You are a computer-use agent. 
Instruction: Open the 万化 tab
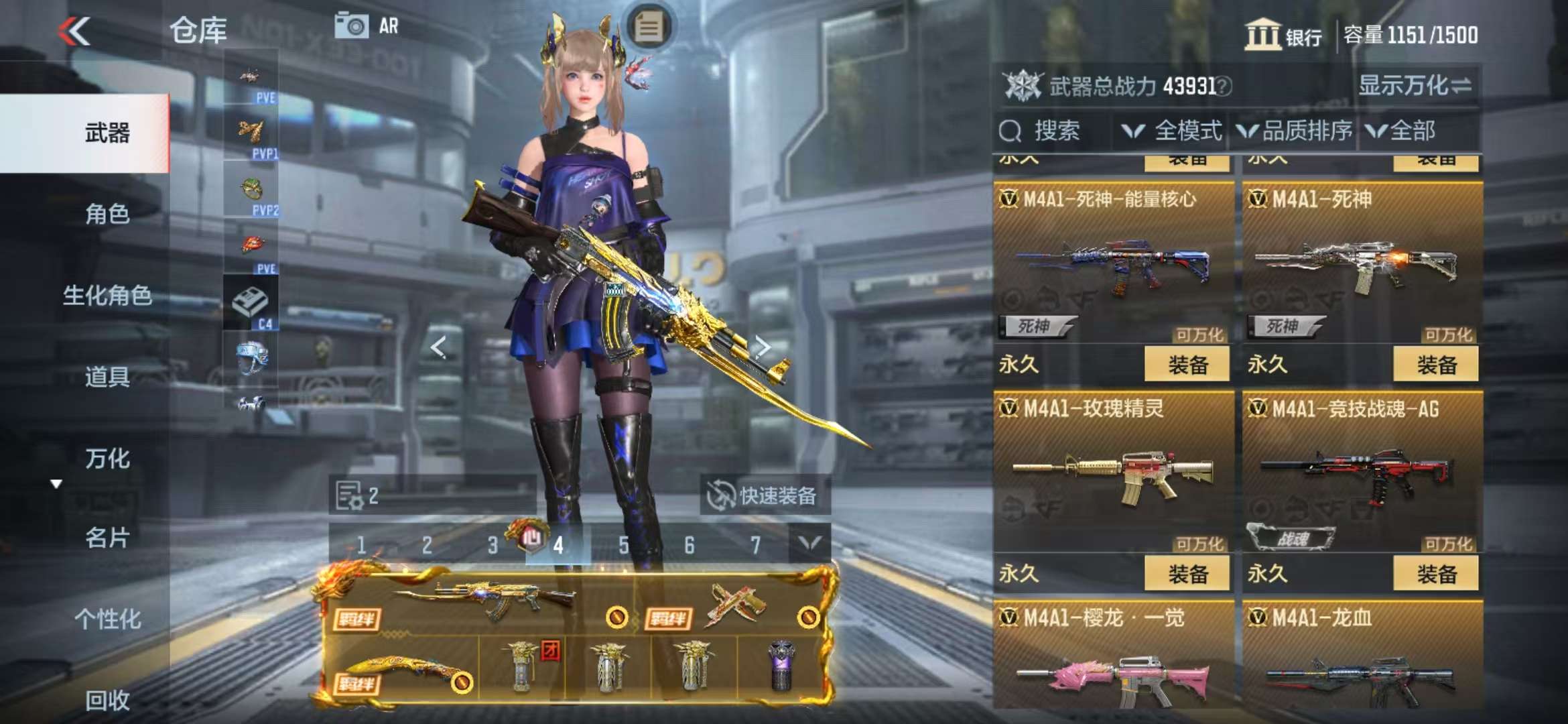[107, 459]
